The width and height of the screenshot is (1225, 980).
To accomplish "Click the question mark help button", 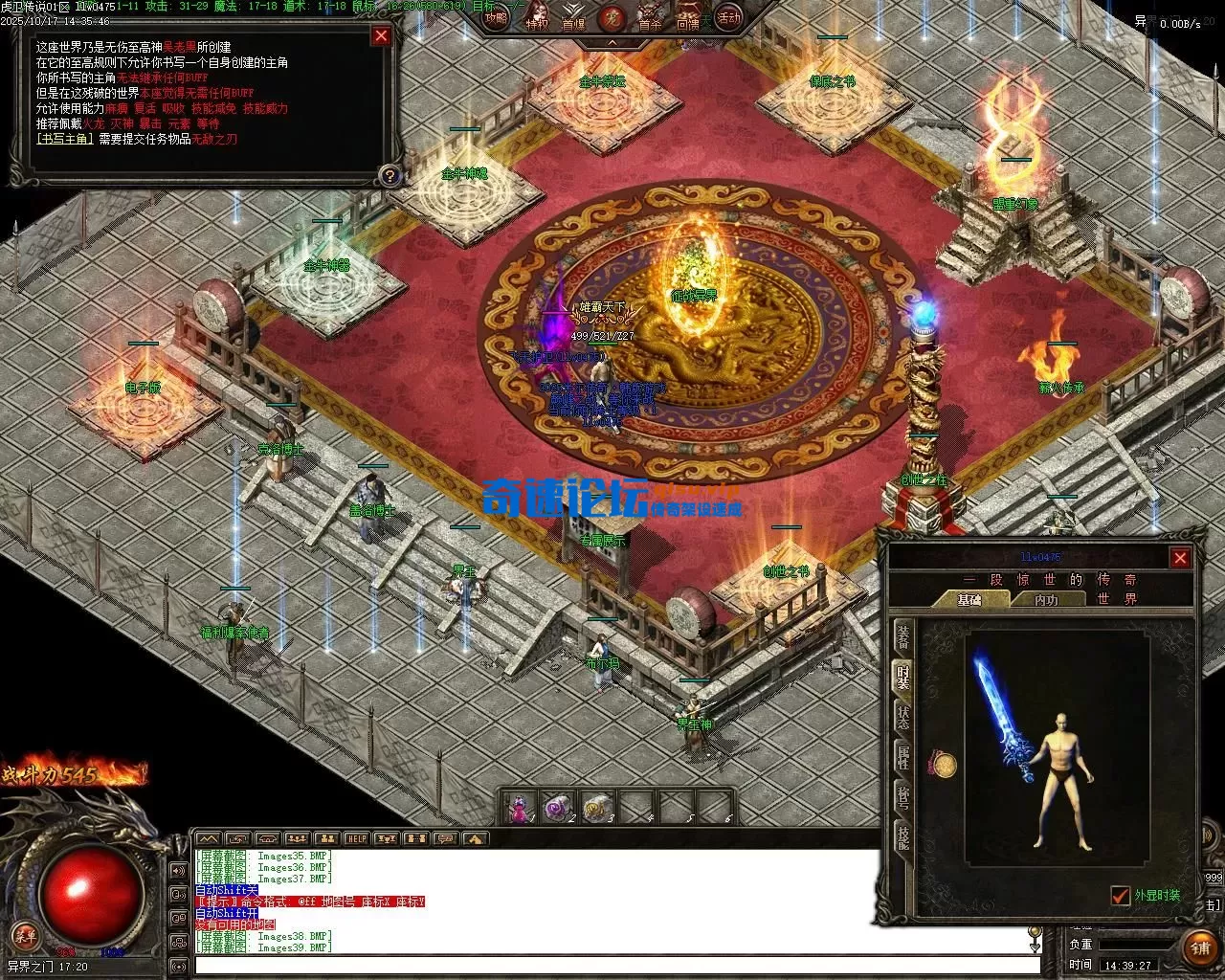I will (x=389, y=175).
